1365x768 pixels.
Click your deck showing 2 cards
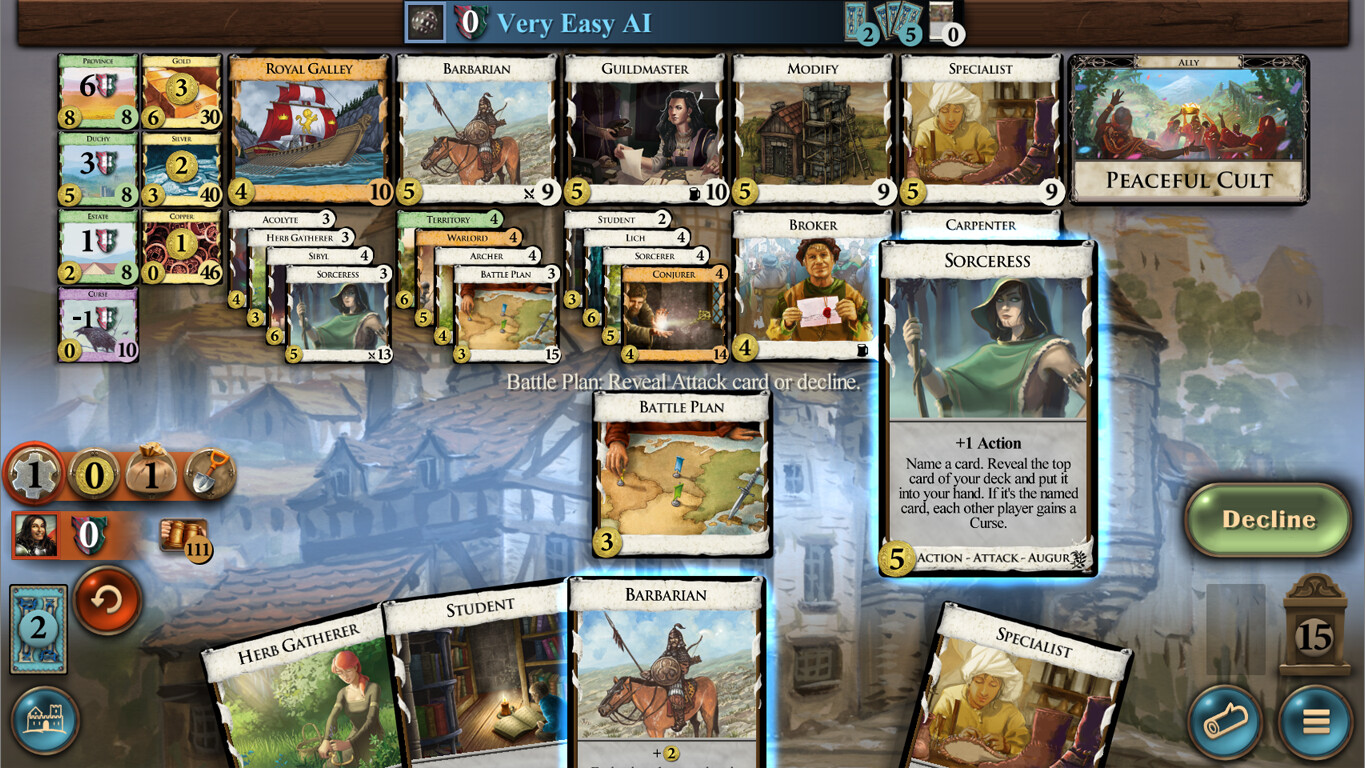click(37, 628)
